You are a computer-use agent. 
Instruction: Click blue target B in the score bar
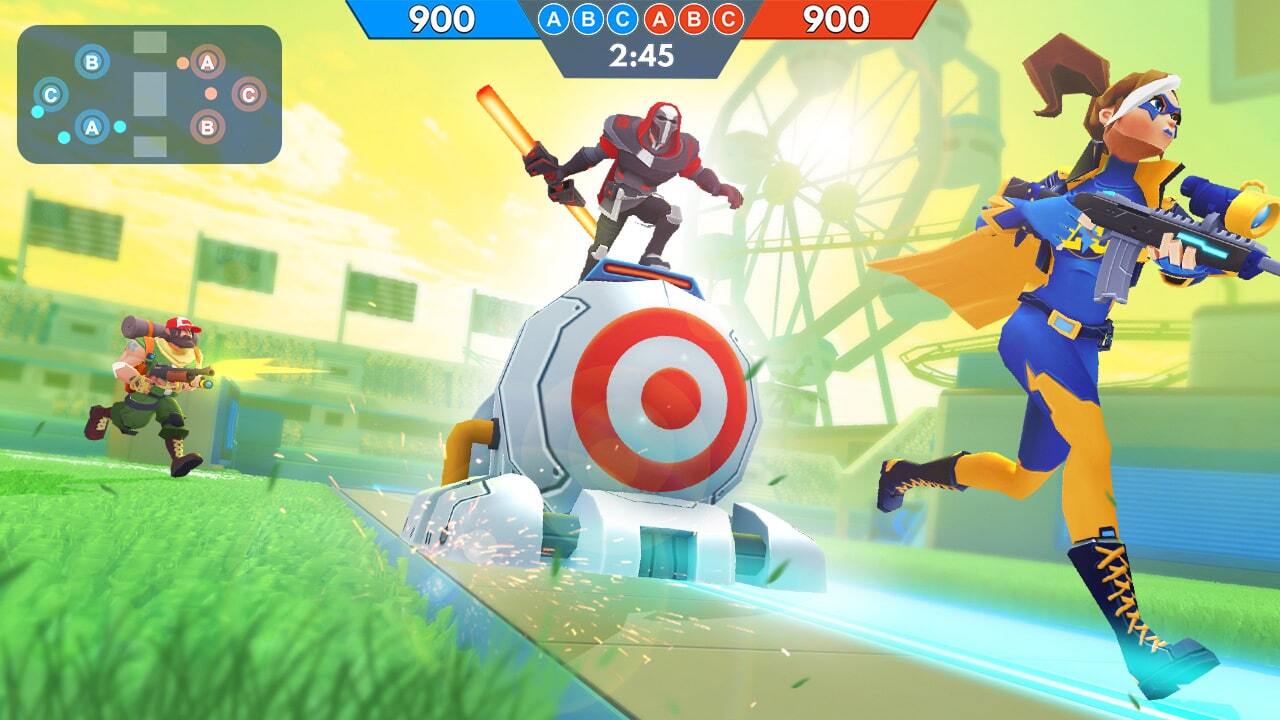coord(589,20)
